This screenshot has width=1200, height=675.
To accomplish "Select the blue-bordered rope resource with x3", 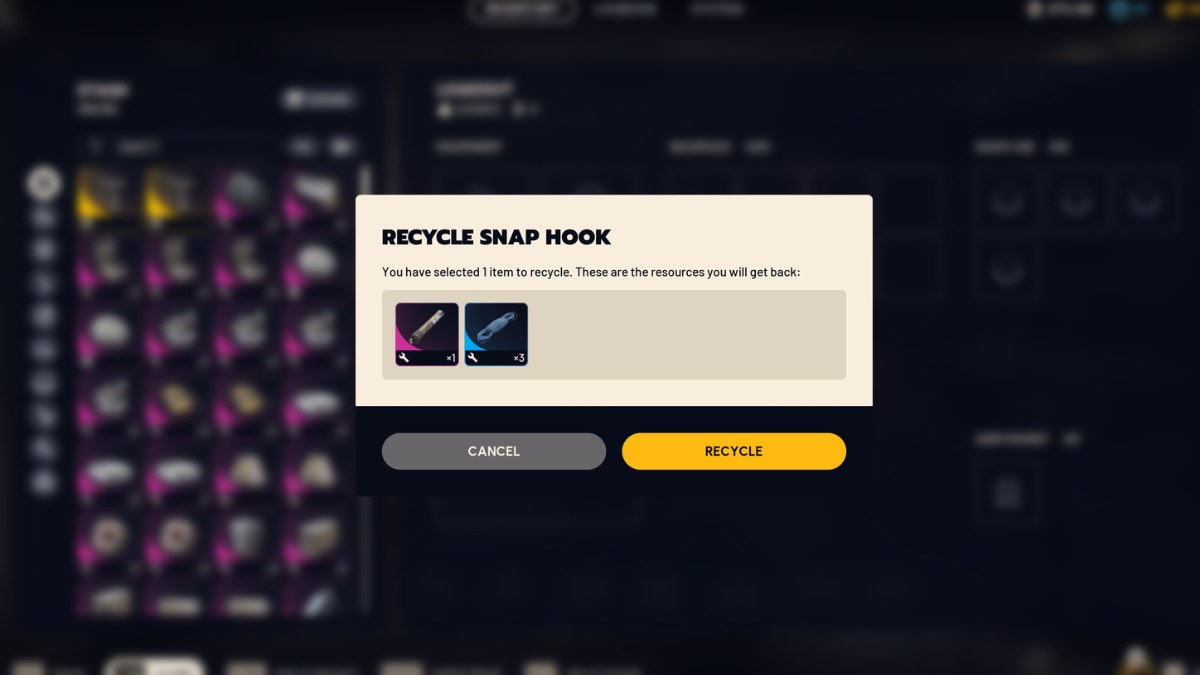I will [x=496, y=334].
